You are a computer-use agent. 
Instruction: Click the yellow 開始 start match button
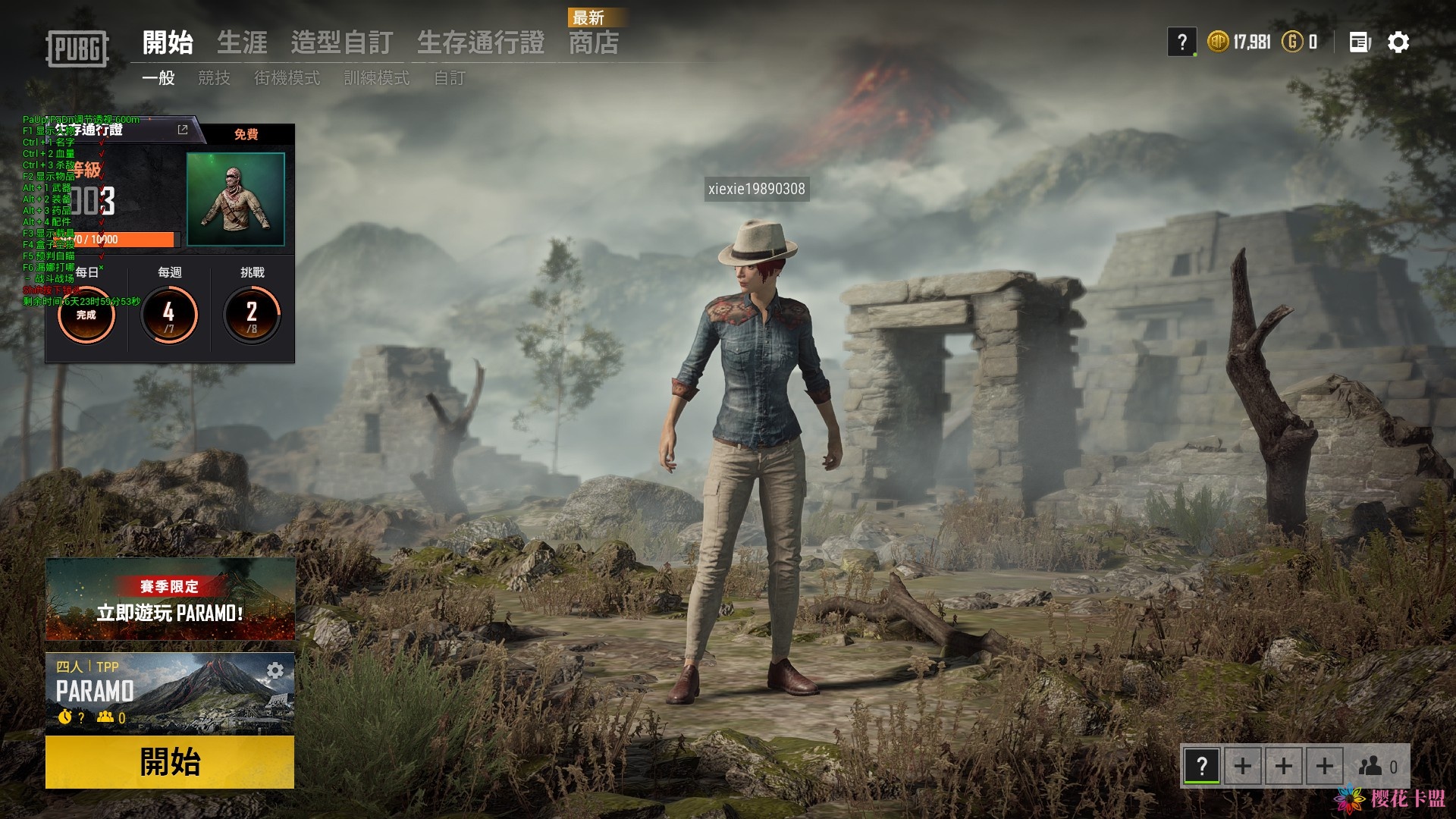click(x=169, y=761)
